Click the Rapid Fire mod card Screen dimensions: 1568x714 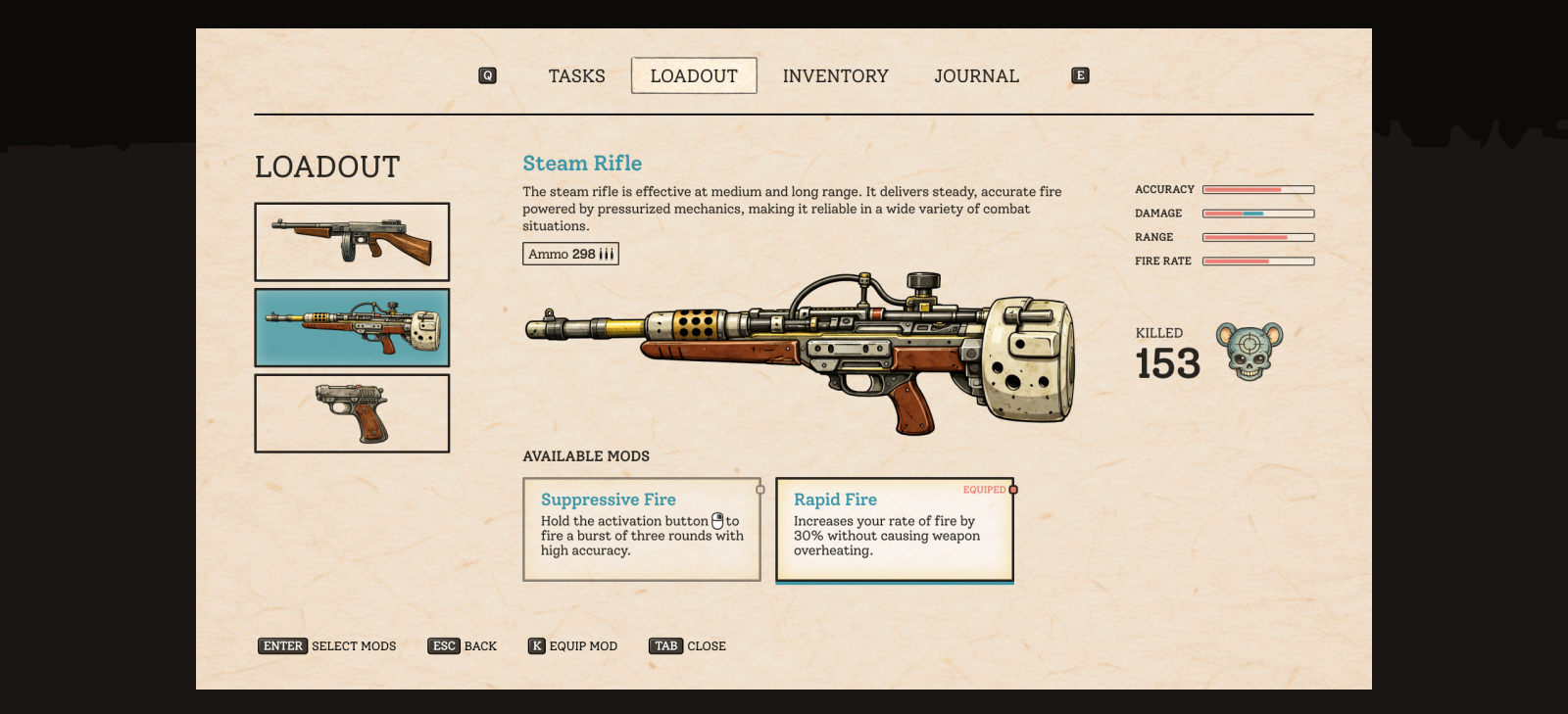(894, 529)
